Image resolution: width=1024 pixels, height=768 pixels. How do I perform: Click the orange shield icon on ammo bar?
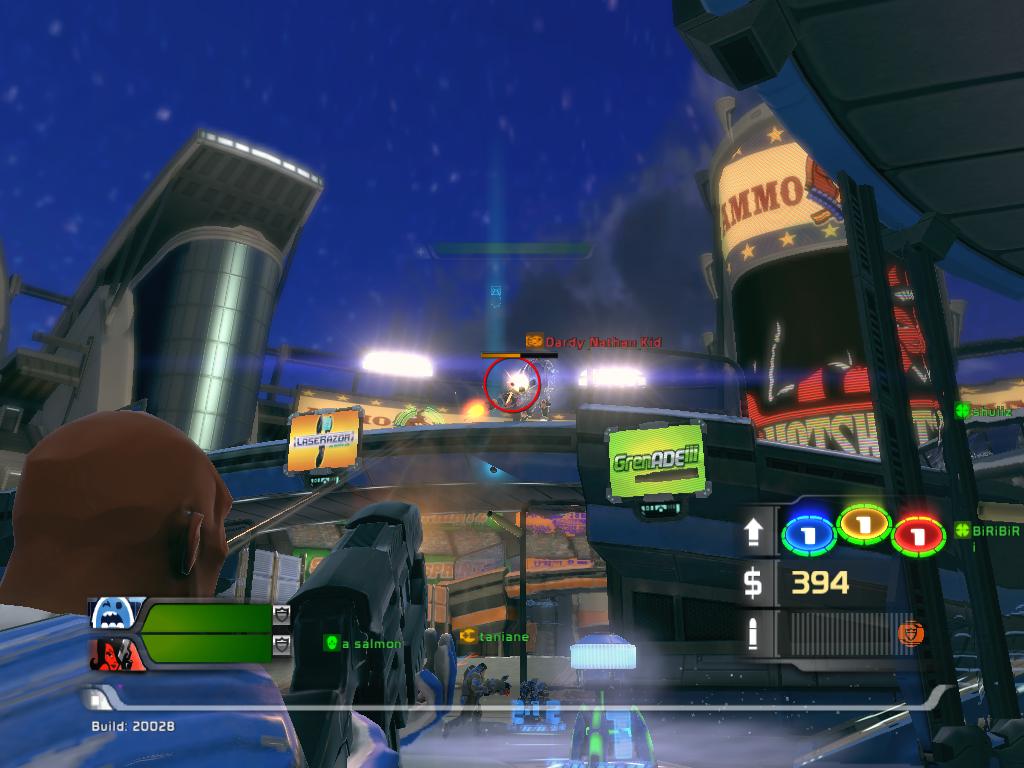pyautogui.click(x=910, y=633)
